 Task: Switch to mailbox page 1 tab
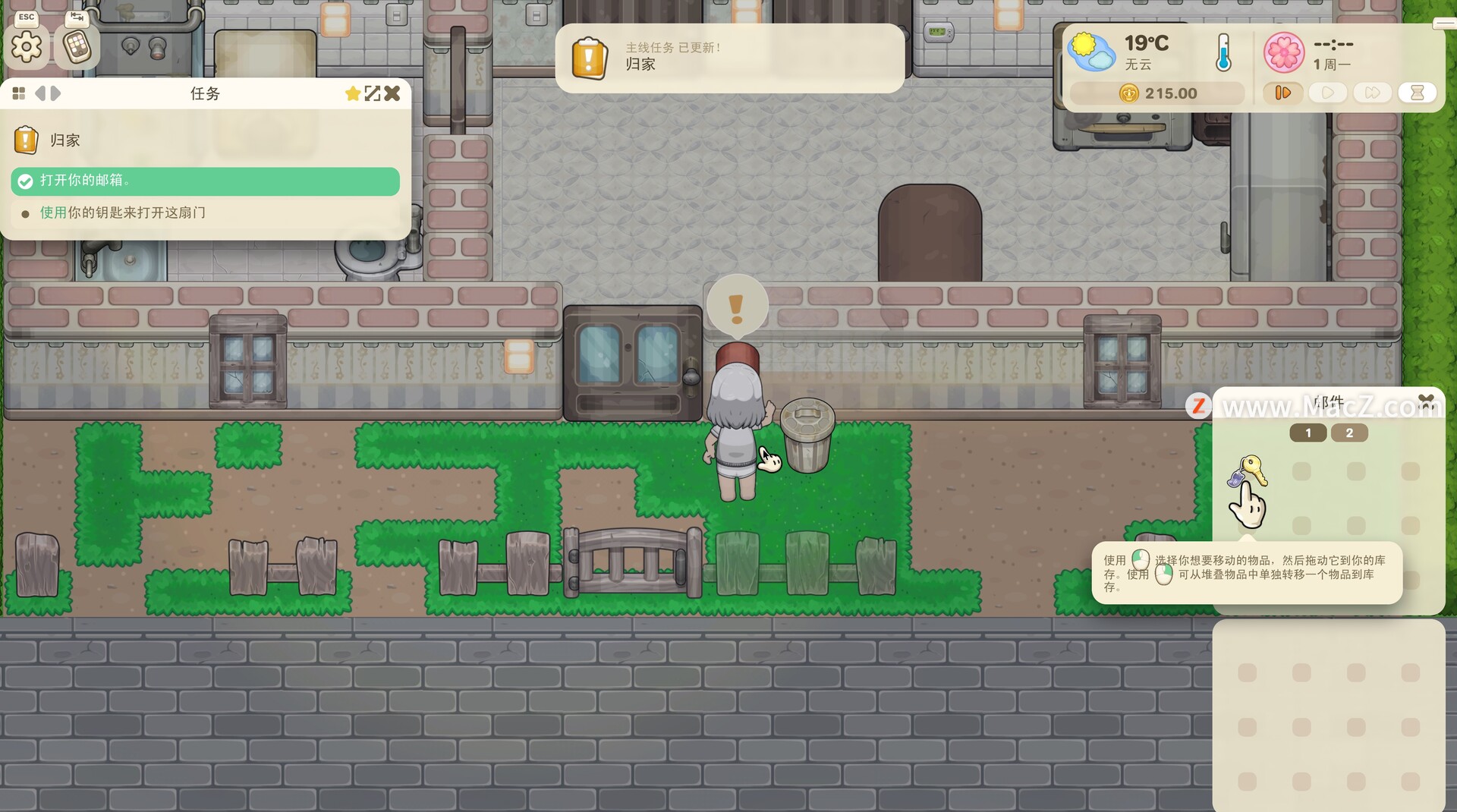pyautogui.click(x=1308, y=433)
